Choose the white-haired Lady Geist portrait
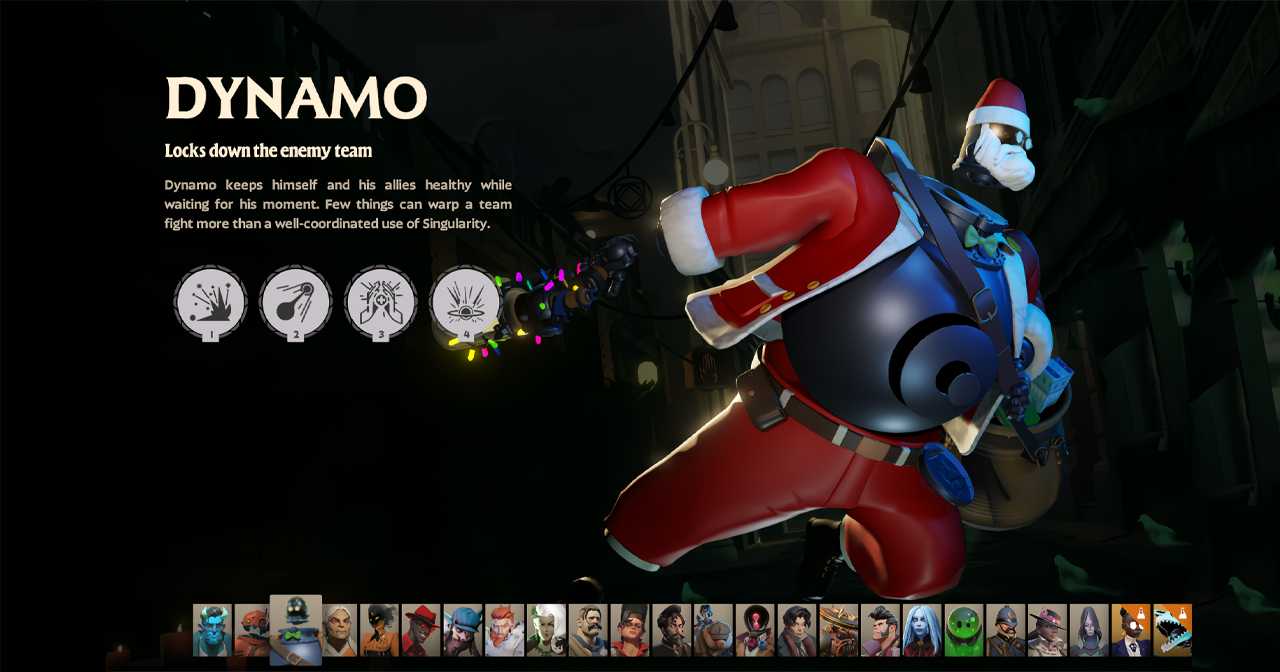This screenshot has height=672, width=1280. click(546, 630)
